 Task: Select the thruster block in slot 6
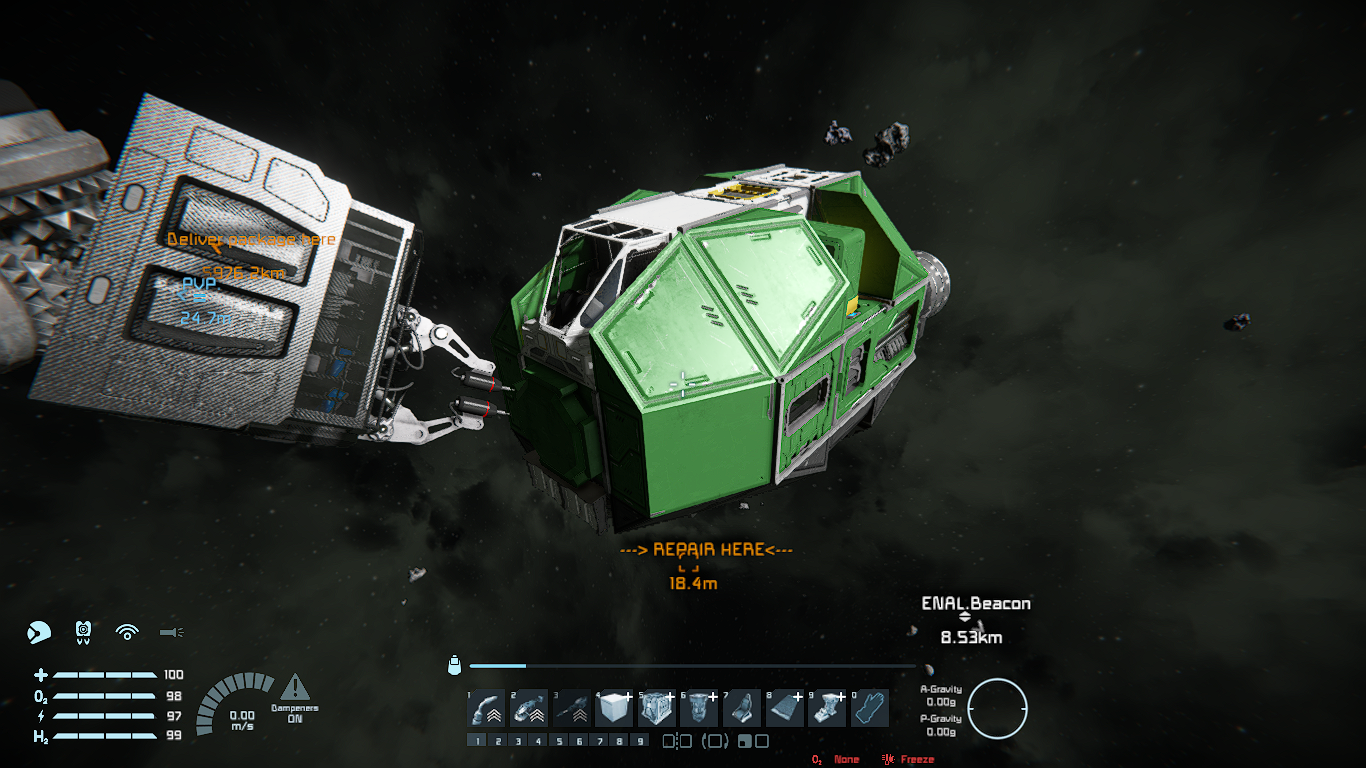(699, 709)
